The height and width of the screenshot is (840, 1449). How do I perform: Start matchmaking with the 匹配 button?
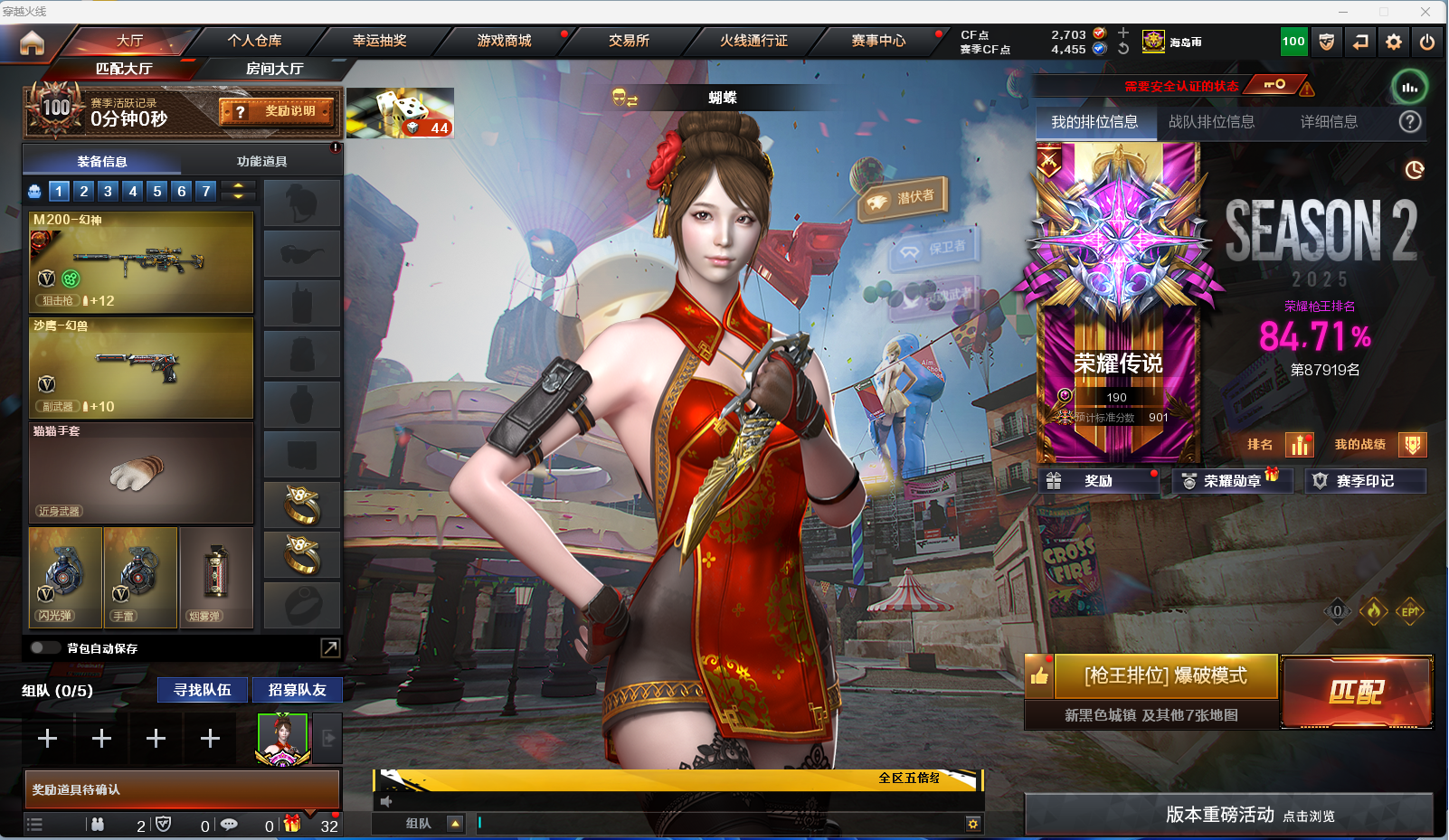tap(1356, 692)
